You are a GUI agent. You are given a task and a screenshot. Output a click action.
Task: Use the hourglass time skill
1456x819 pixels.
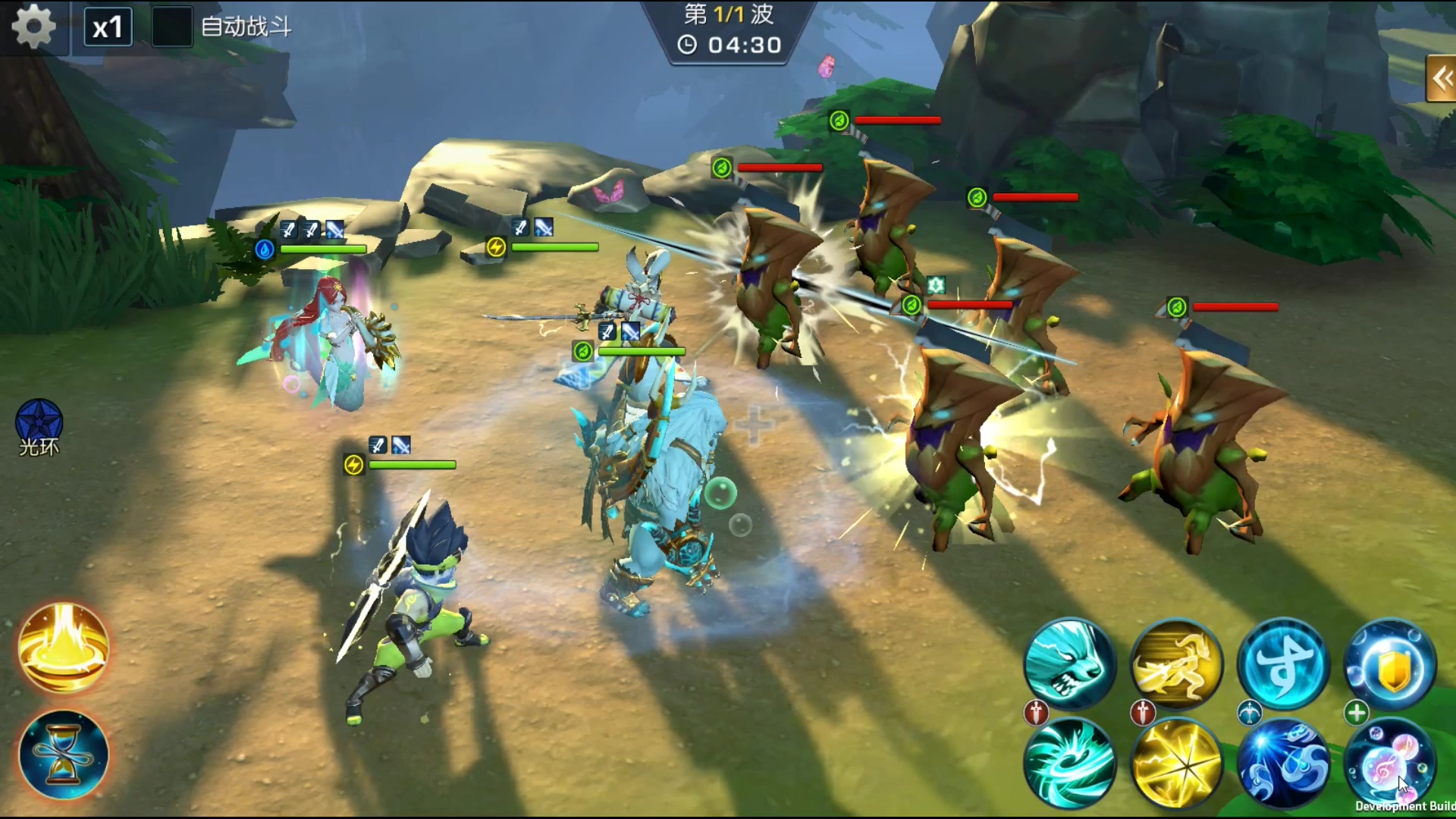tap(64, 755)
